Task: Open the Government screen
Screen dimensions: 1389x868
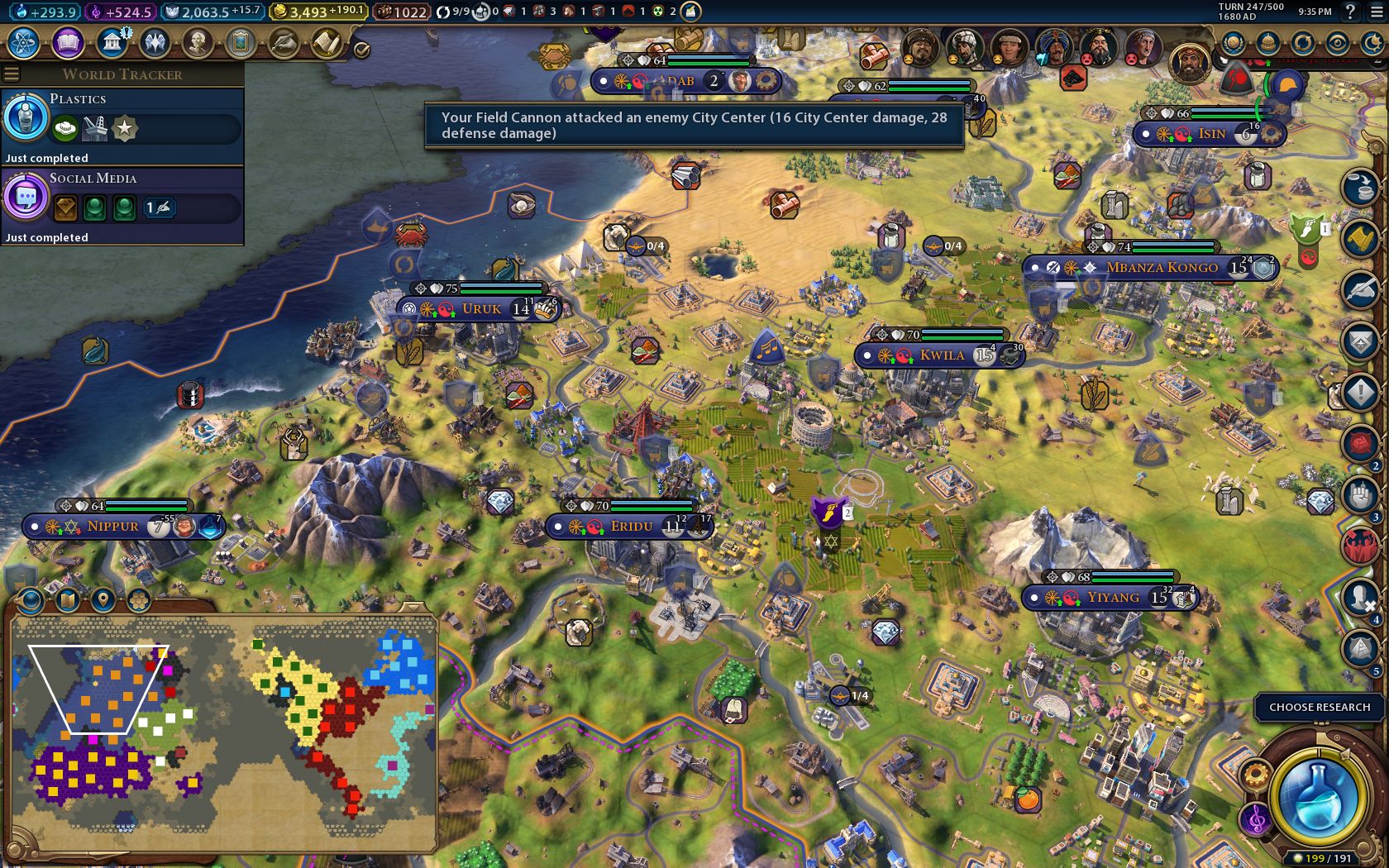Action: tap(112, 43)
